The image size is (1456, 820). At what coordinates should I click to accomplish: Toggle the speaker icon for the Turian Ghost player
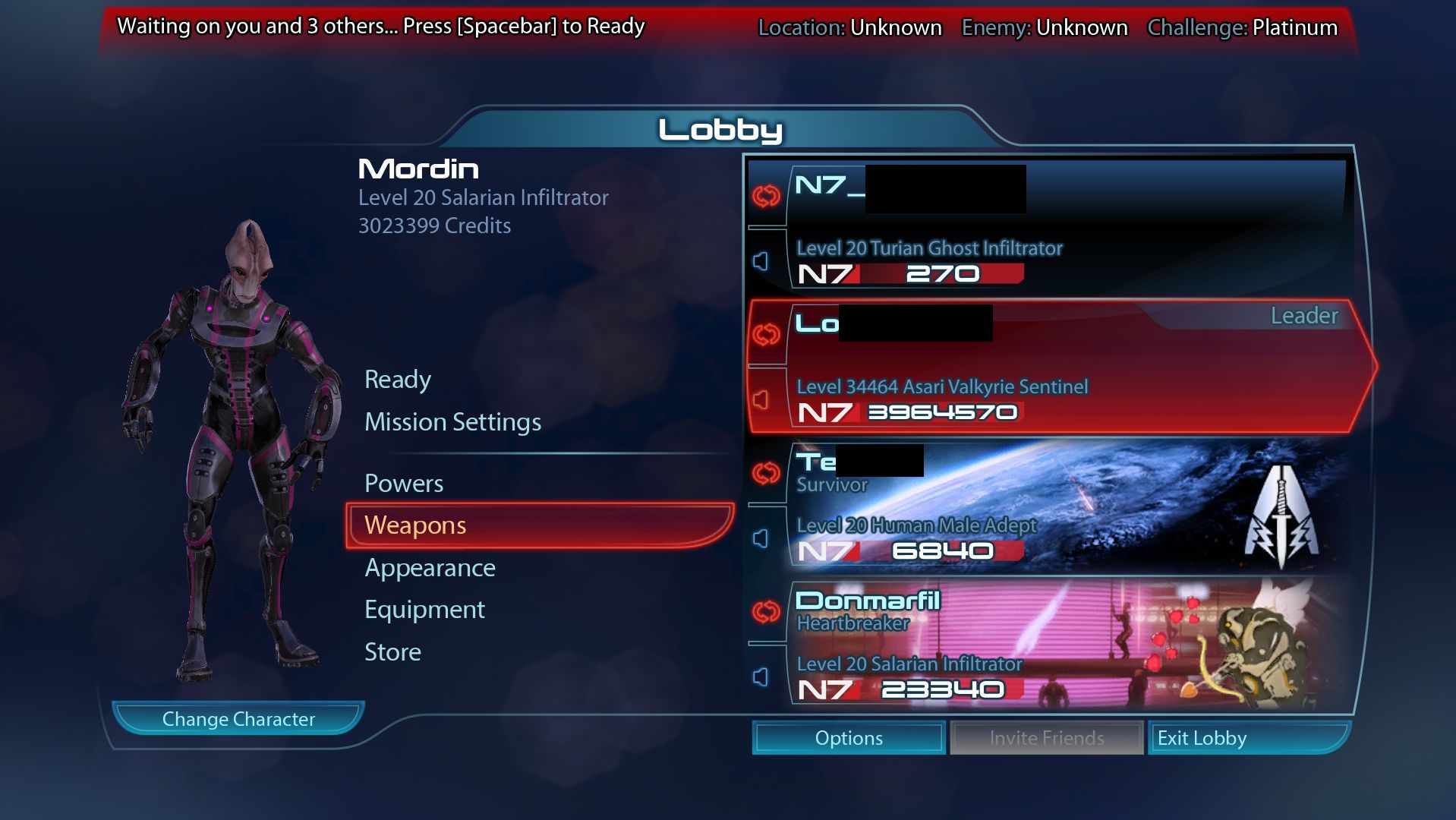tap(761, 262)
